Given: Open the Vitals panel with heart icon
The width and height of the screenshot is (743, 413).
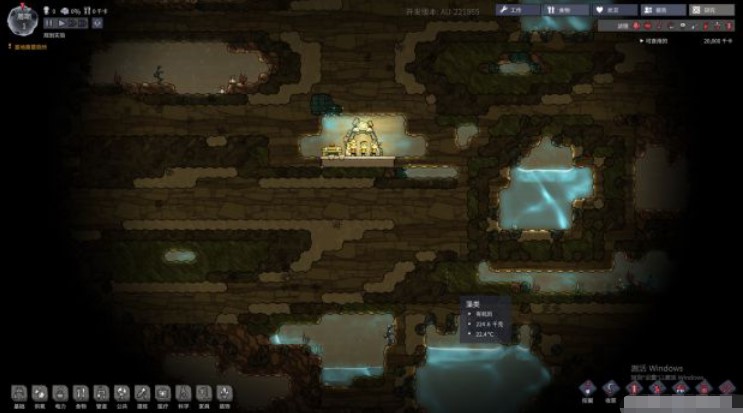Looking at the screenshot, I should [x=615, y=9].
